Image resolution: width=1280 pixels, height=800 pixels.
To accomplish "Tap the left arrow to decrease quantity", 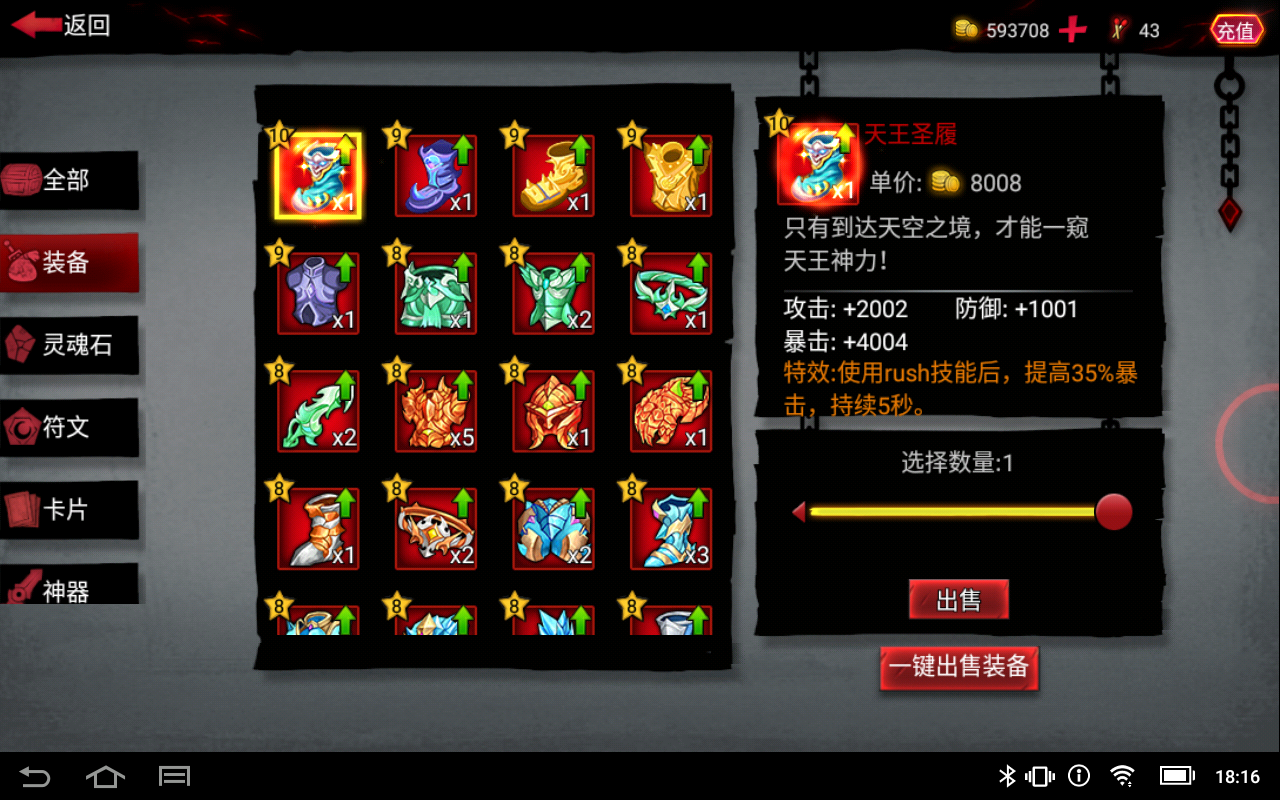I will coord(798,511).
